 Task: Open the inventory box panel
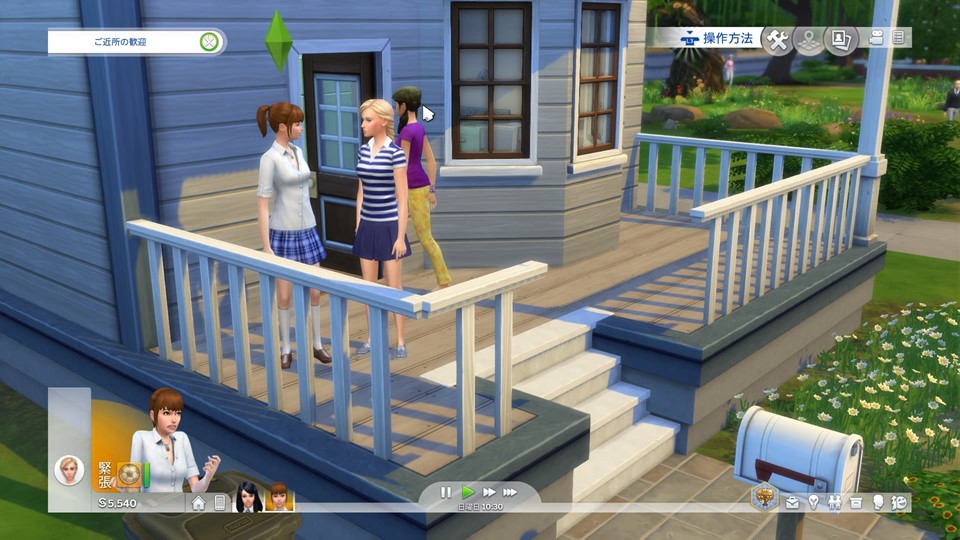(x=855, y=503)
